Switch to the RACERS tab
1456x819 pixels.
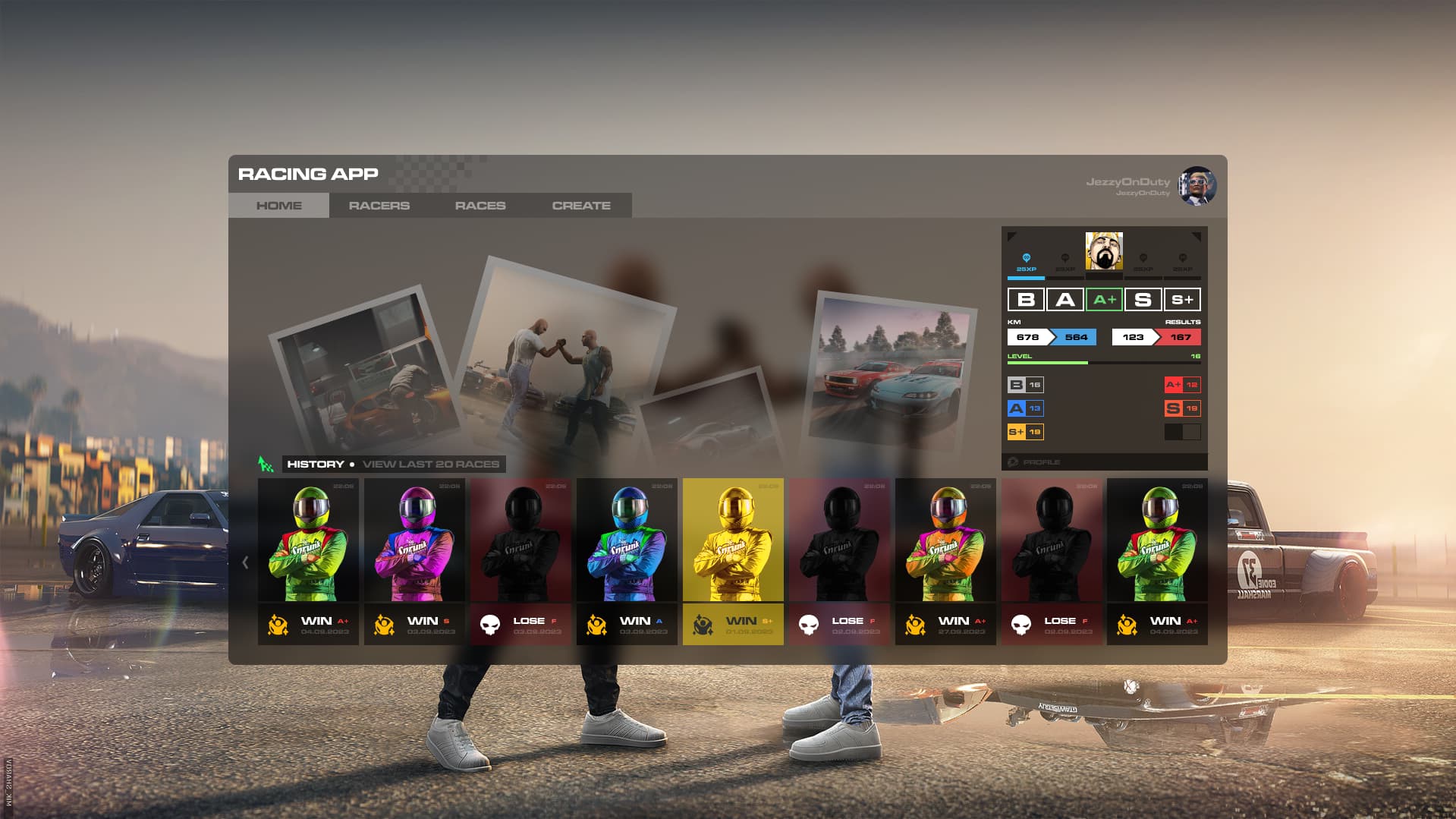379,205
